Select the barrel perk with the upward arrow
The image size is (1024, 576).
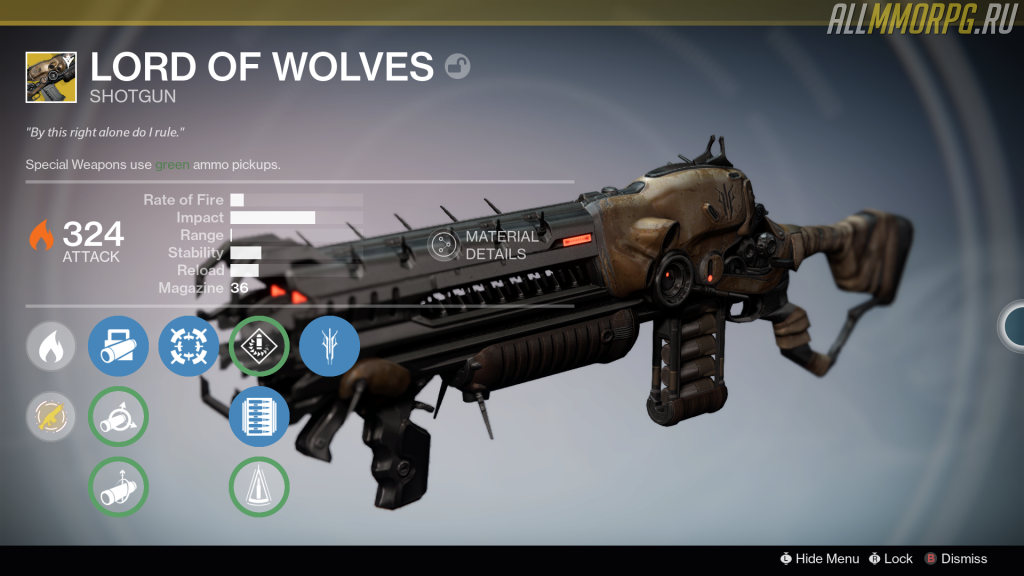coord(119,487)
